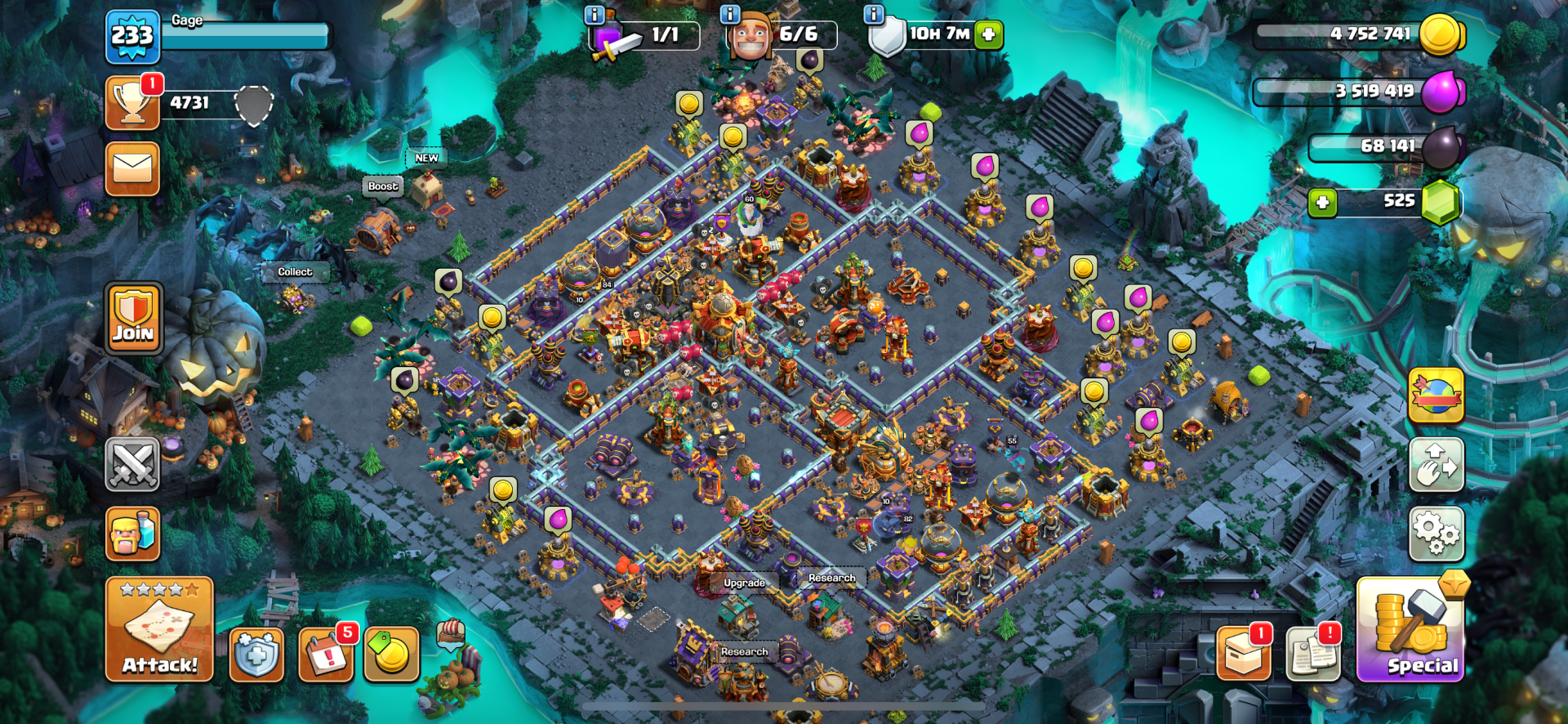Open the globe map button
Image resolution: width=1568 pixels, height=724 pixels.
(1437, 395)
